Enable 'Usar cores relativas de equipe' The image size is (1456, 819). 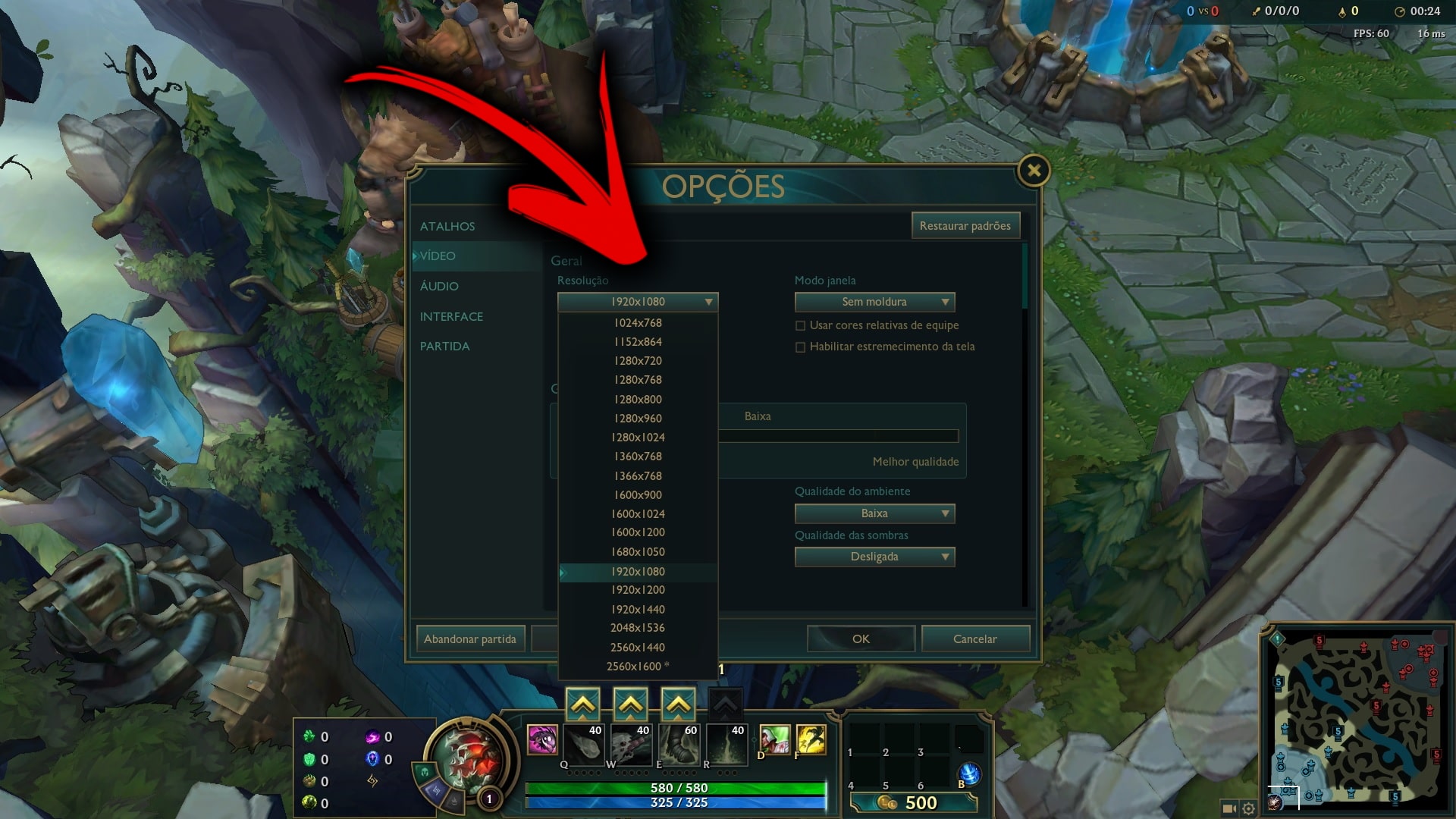[x=801, y=325]
